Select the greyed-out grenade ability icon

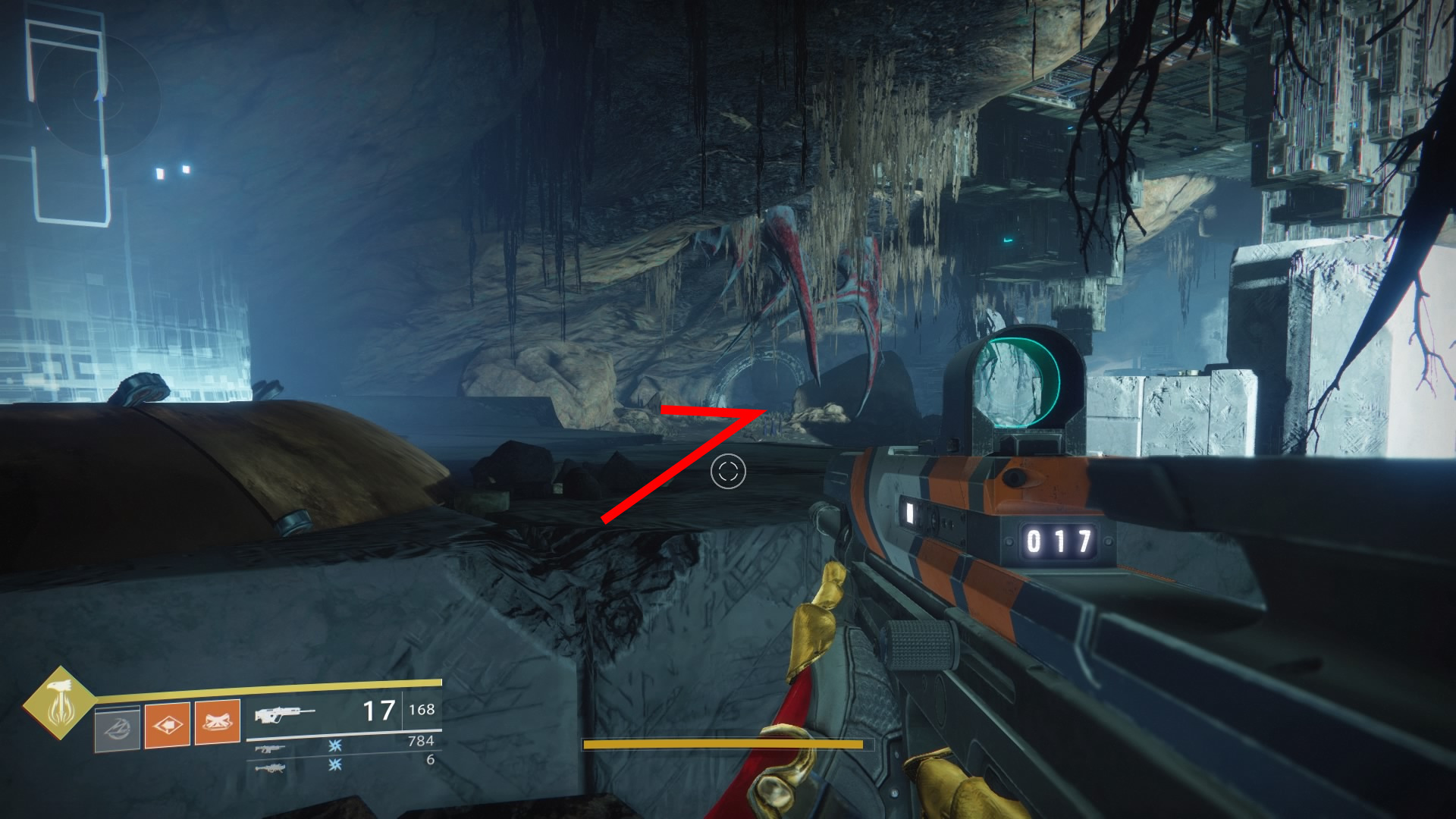coord(117,728)
